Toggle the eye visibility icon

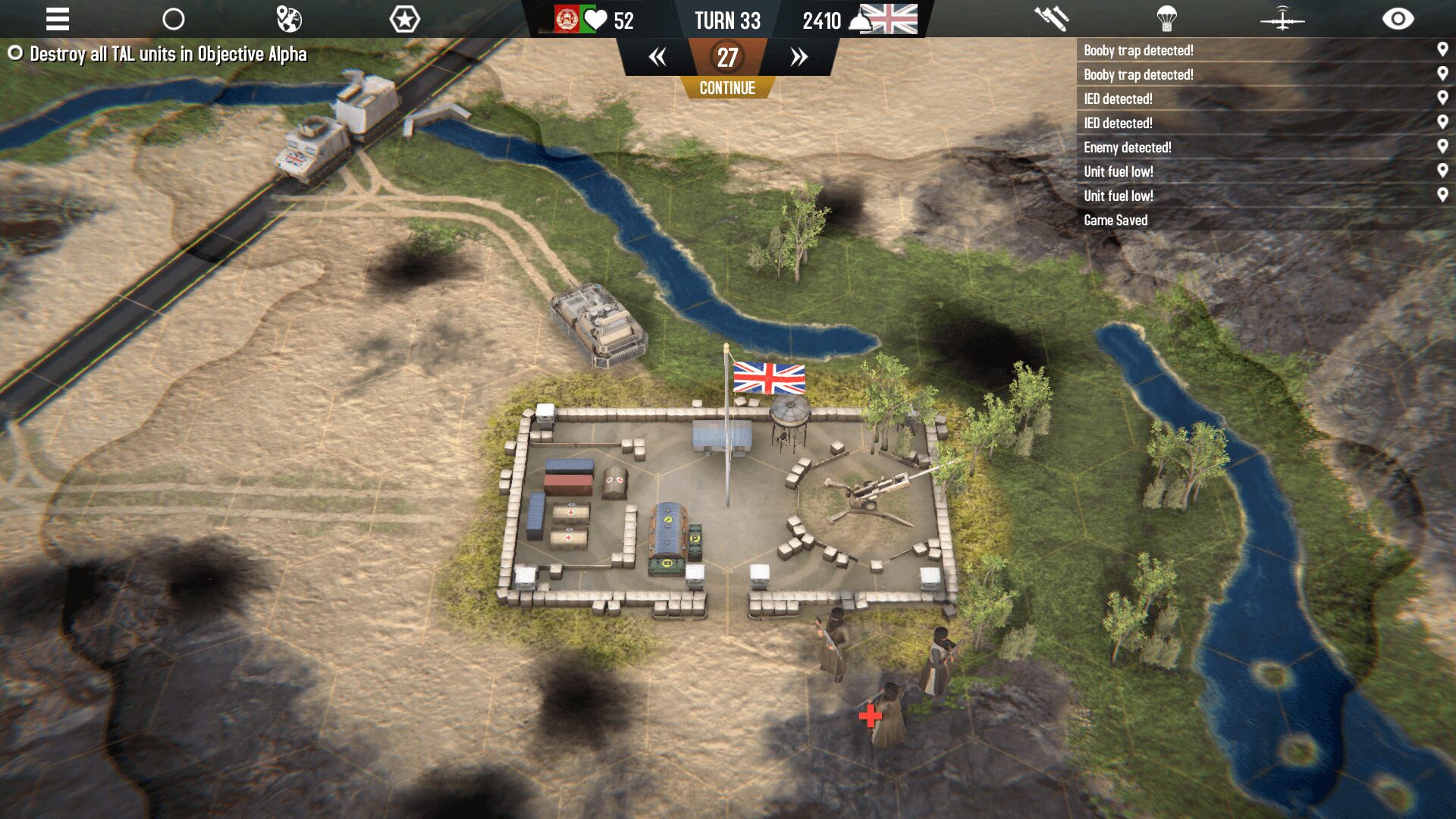coord(1398,19)
